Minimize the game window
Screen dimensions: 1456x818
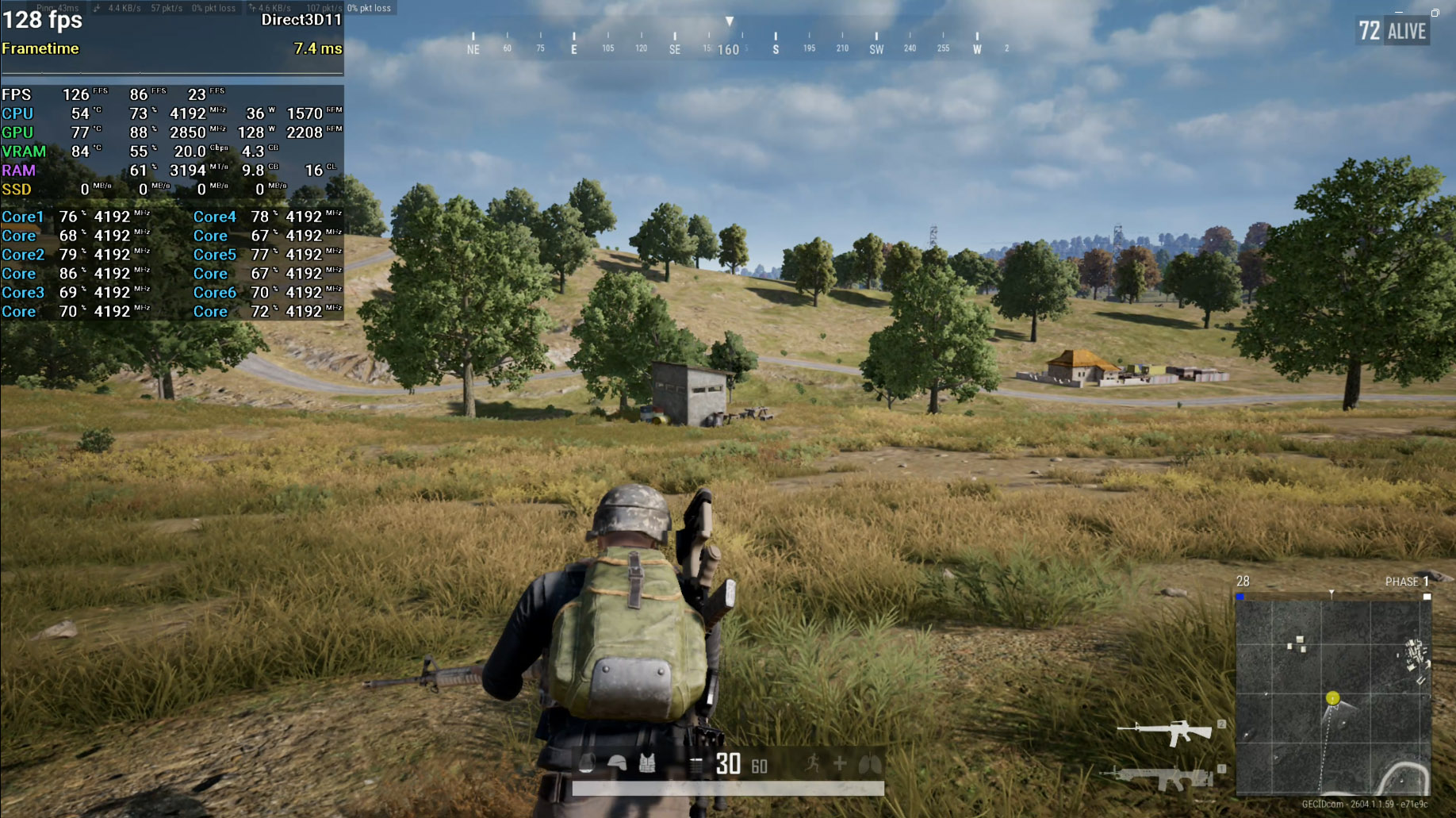click(1399, 13)
